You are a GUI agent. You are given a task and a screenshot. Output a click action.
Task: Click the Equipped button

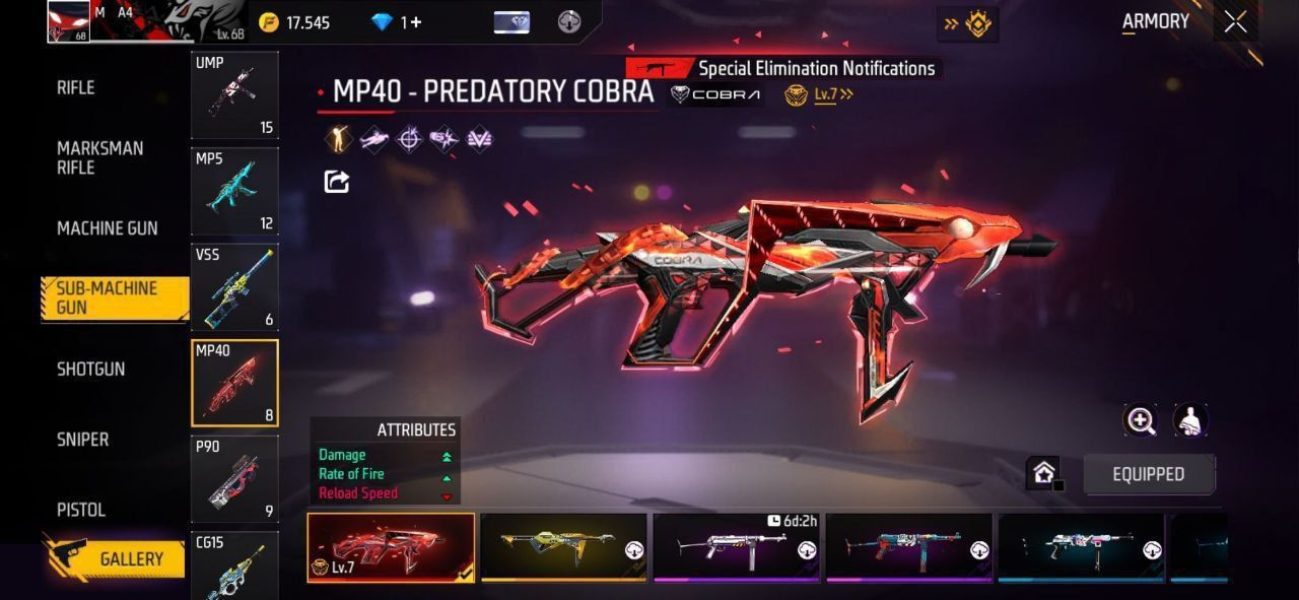pyautogui.click(x=1149, y=474)
